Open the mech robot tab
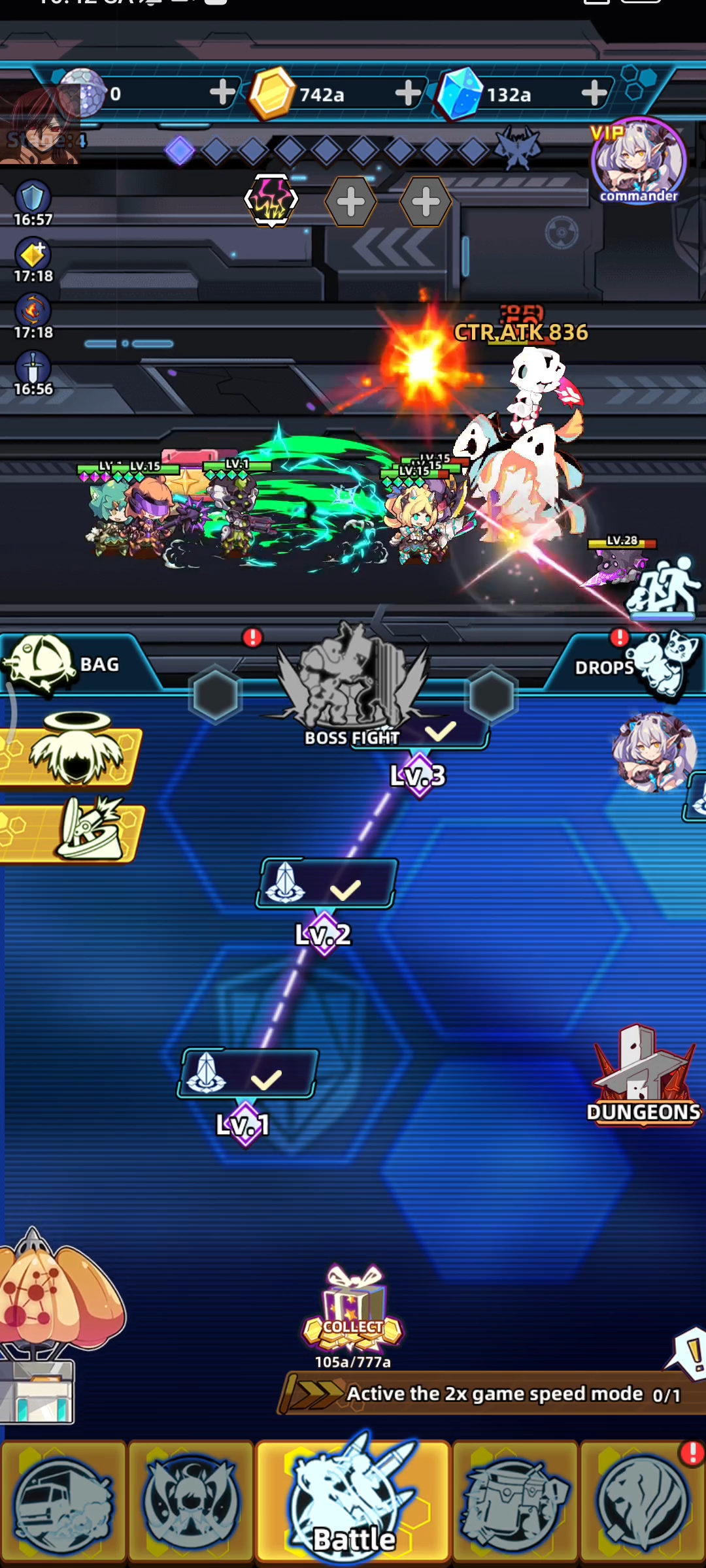 tap(514, 1503)
